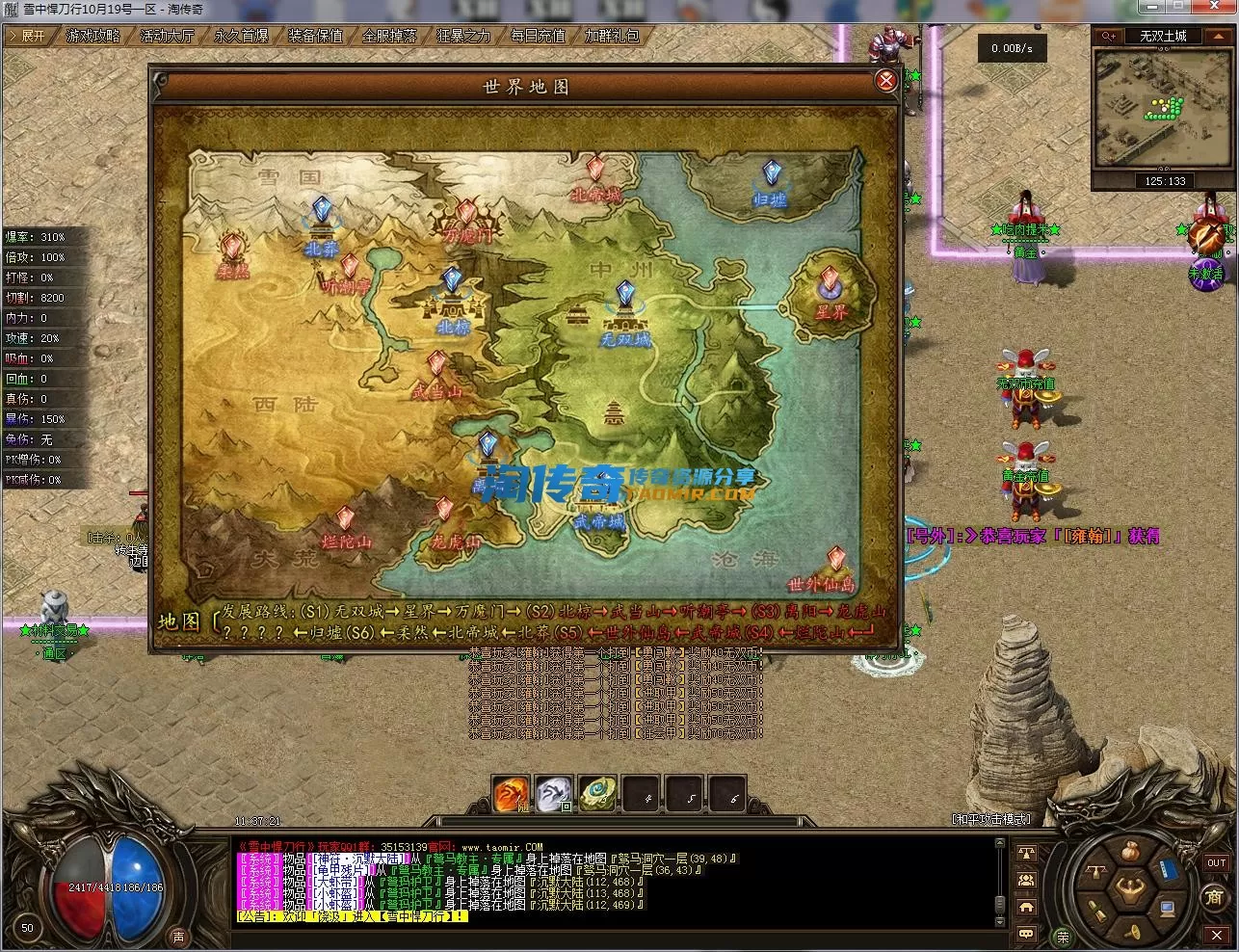The height and width of the screenshot is (952, 1239).
Task: Open the 每日充值 daily recharge menu
Action: (538, 36)
